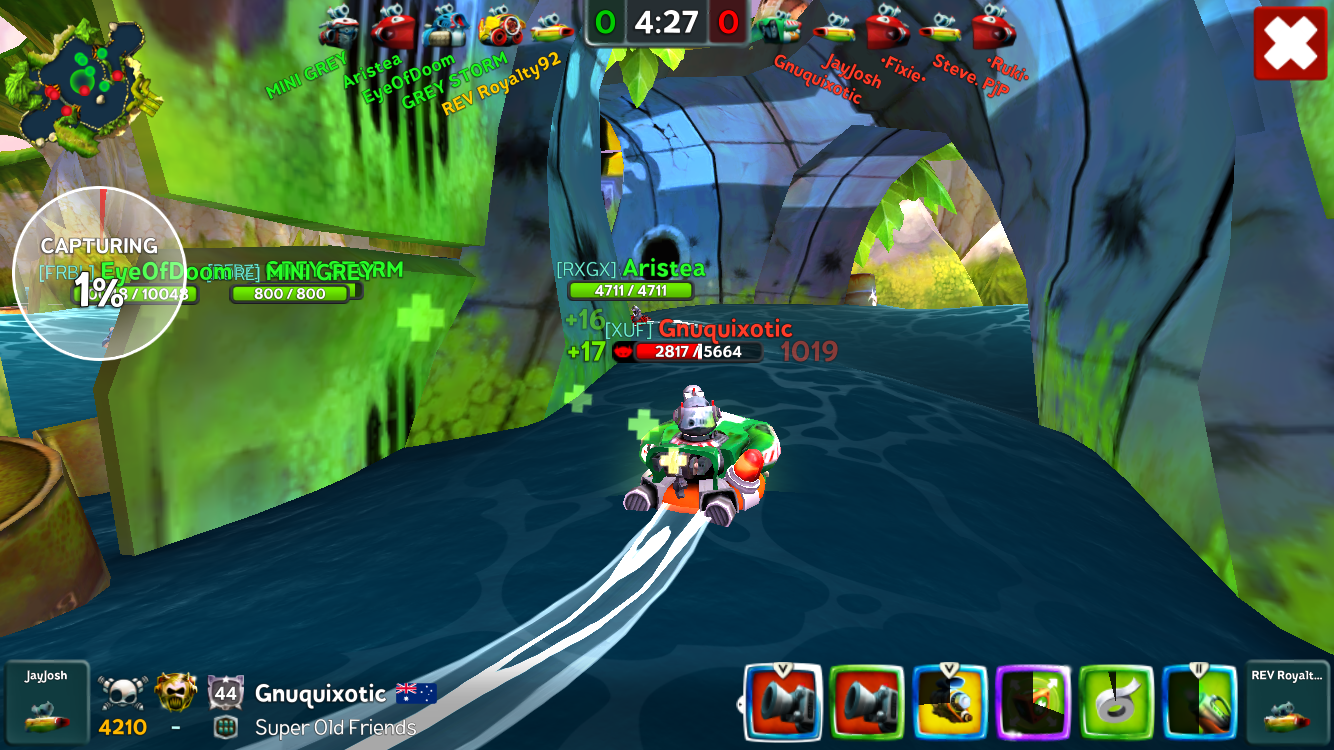The image size is (1334, 750).
Task: Spectate EyeOfDoom's blue ship in the team bar
Action: 445,27
